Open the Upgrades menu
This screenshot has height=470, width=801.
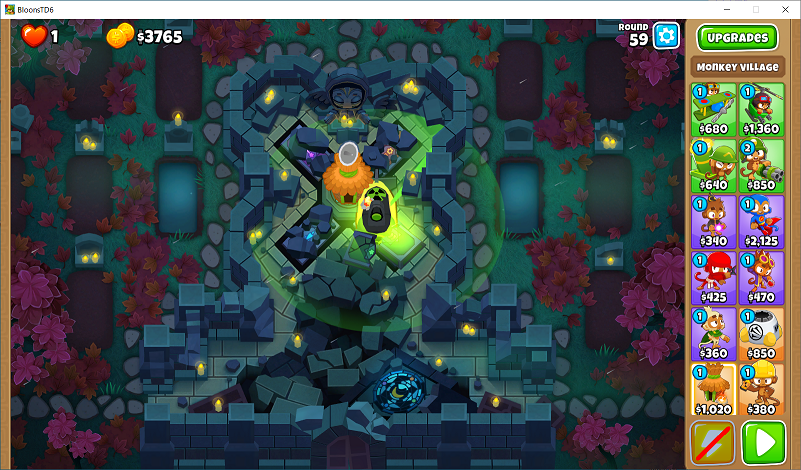(737, 38)
